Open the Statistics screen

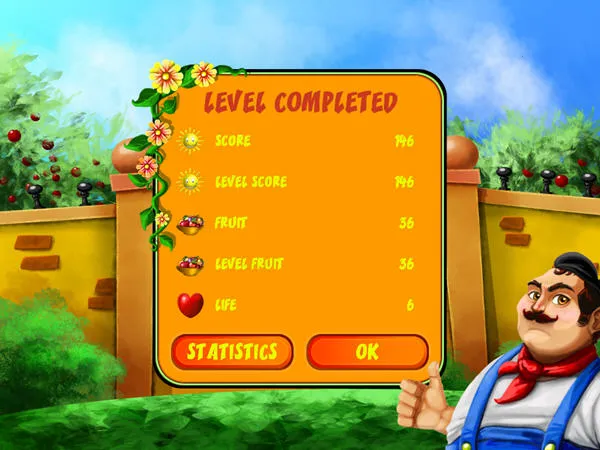pyautogui.click(x=232, y=352)
